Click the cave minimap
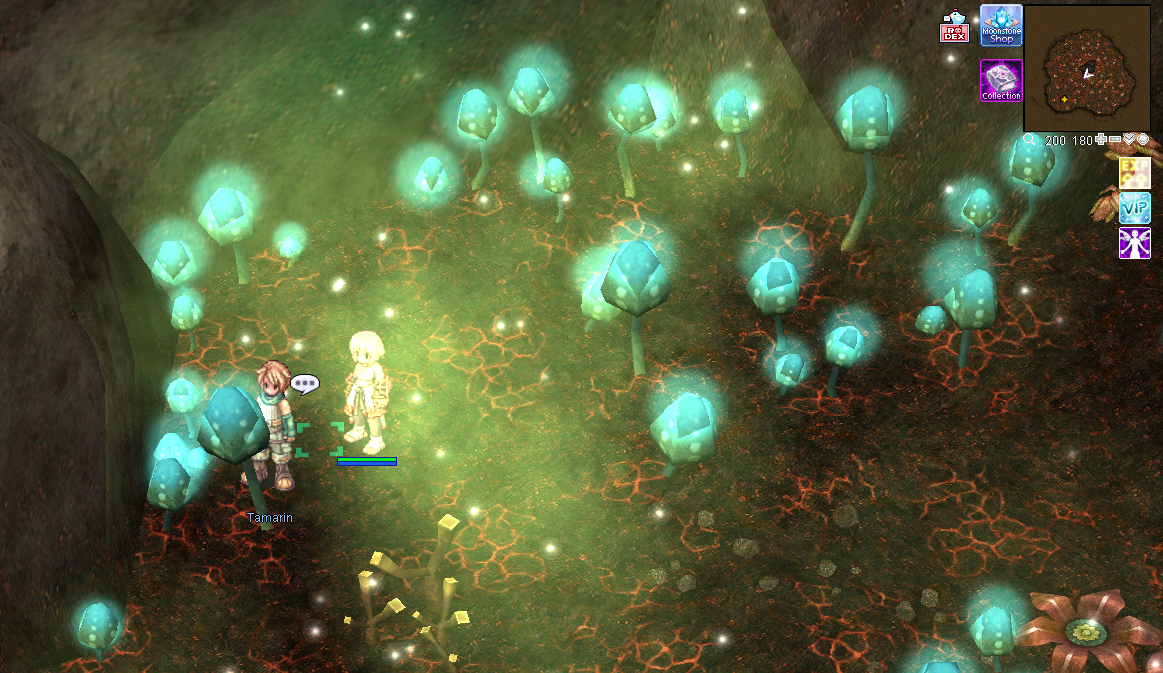 (1087, 68)
